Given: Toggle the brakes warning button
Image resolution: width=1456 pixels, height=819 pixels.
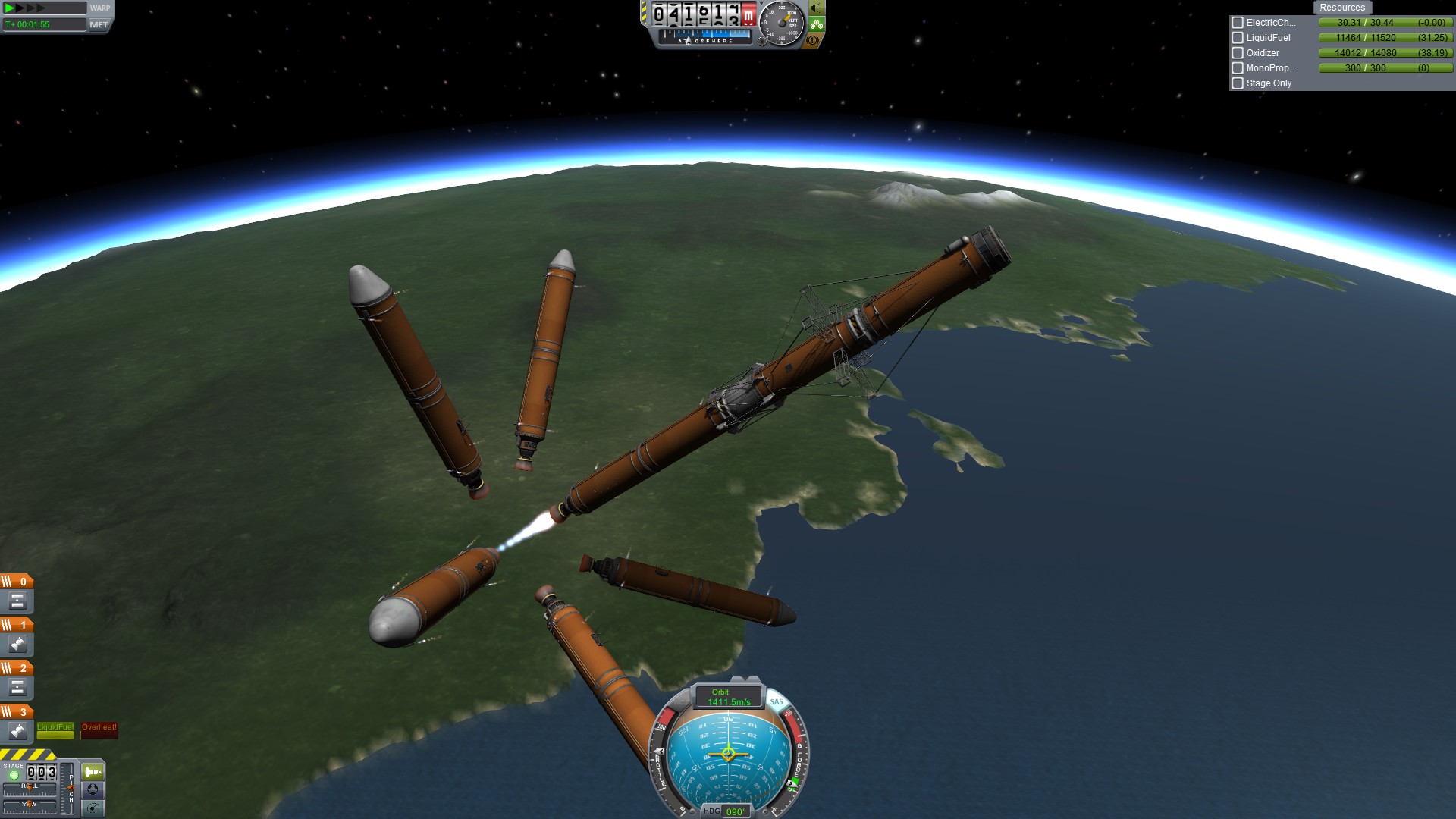Looking at the screenshot, I should 812,40.
